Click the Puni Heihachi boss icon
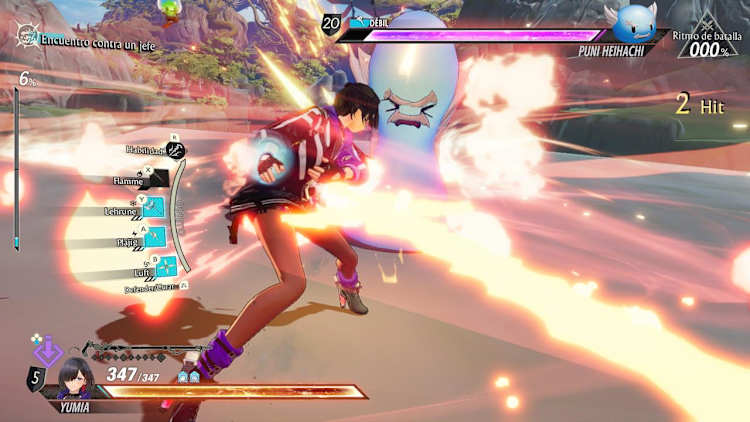The height and width of the screenshot is (422, 750). tap(634, 22)
